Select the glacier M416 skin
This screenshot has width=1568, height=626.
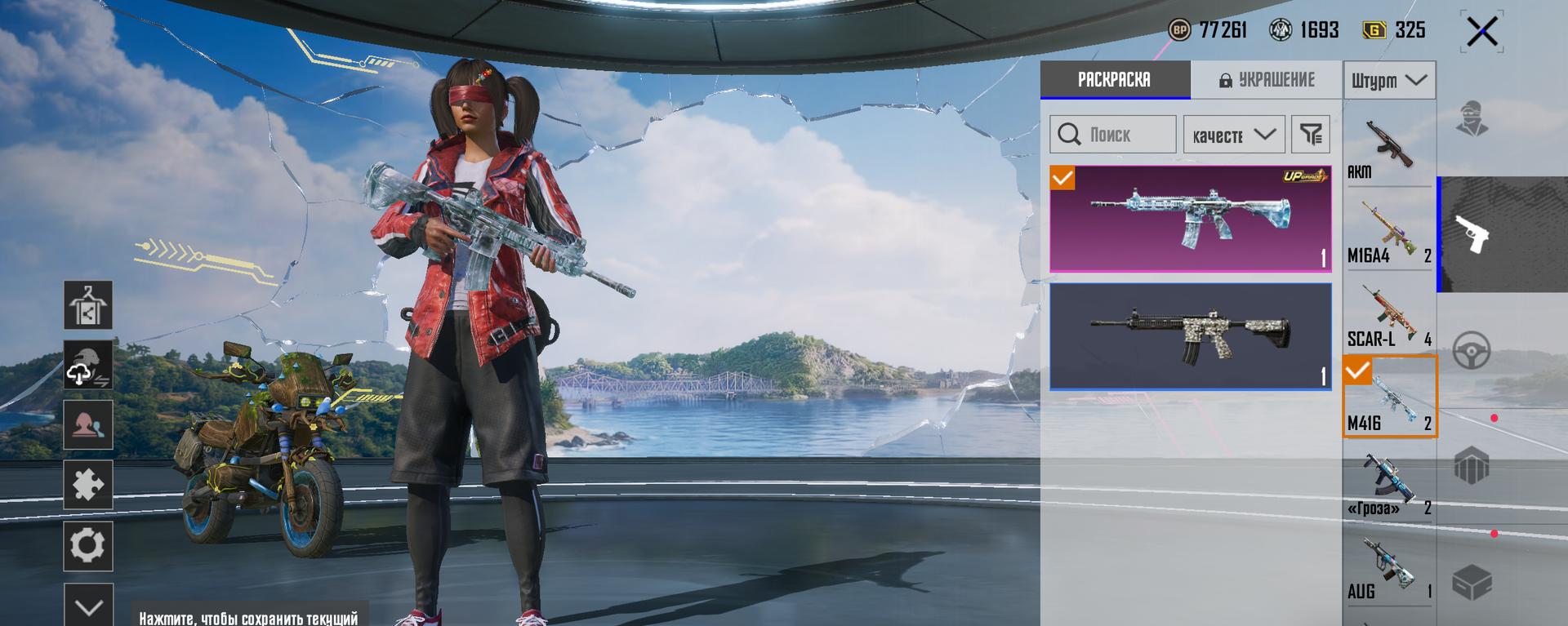click(1190, 219)
